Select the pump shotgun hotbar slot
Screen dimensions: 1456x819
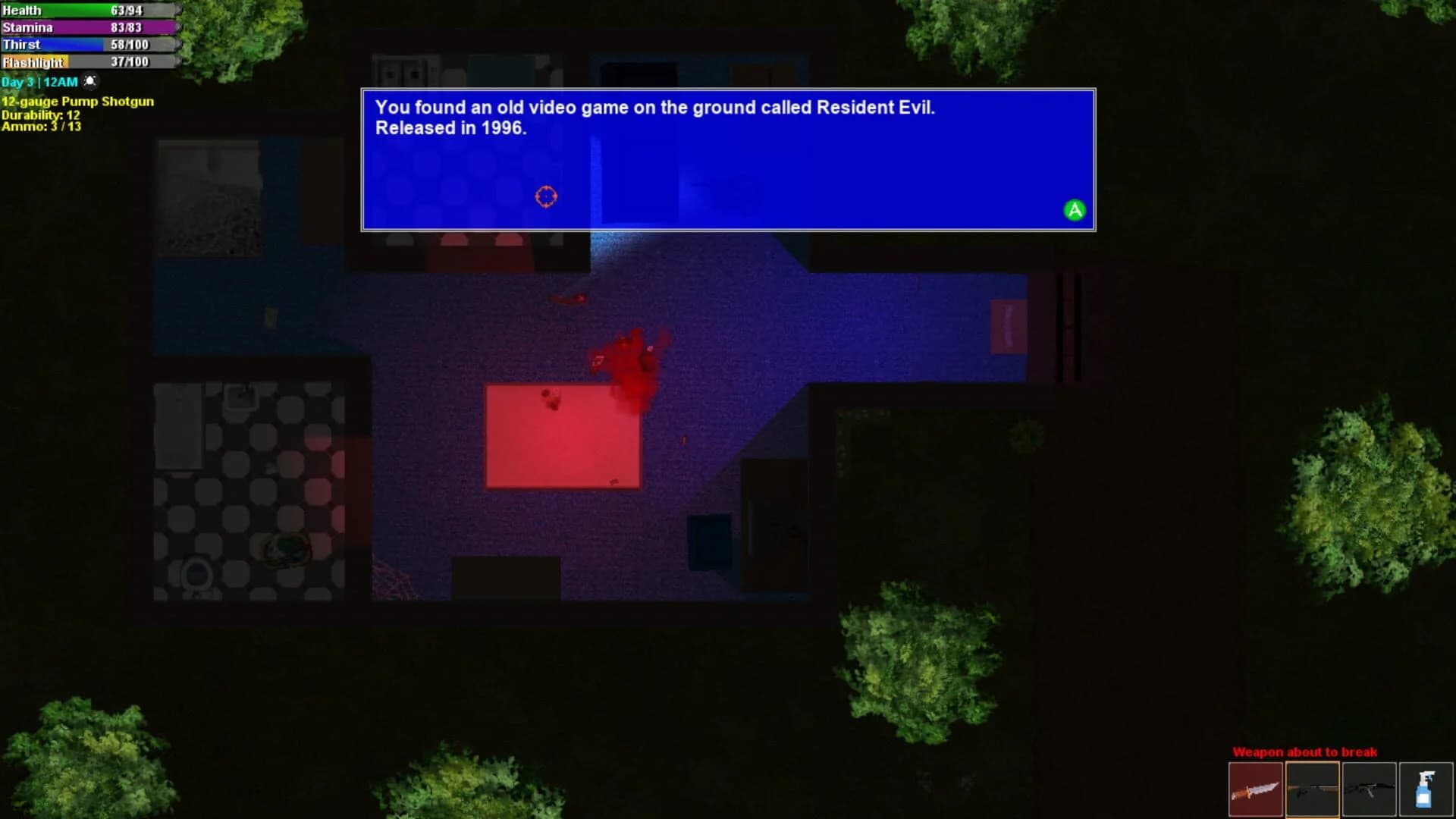[x=1313, y=789]
